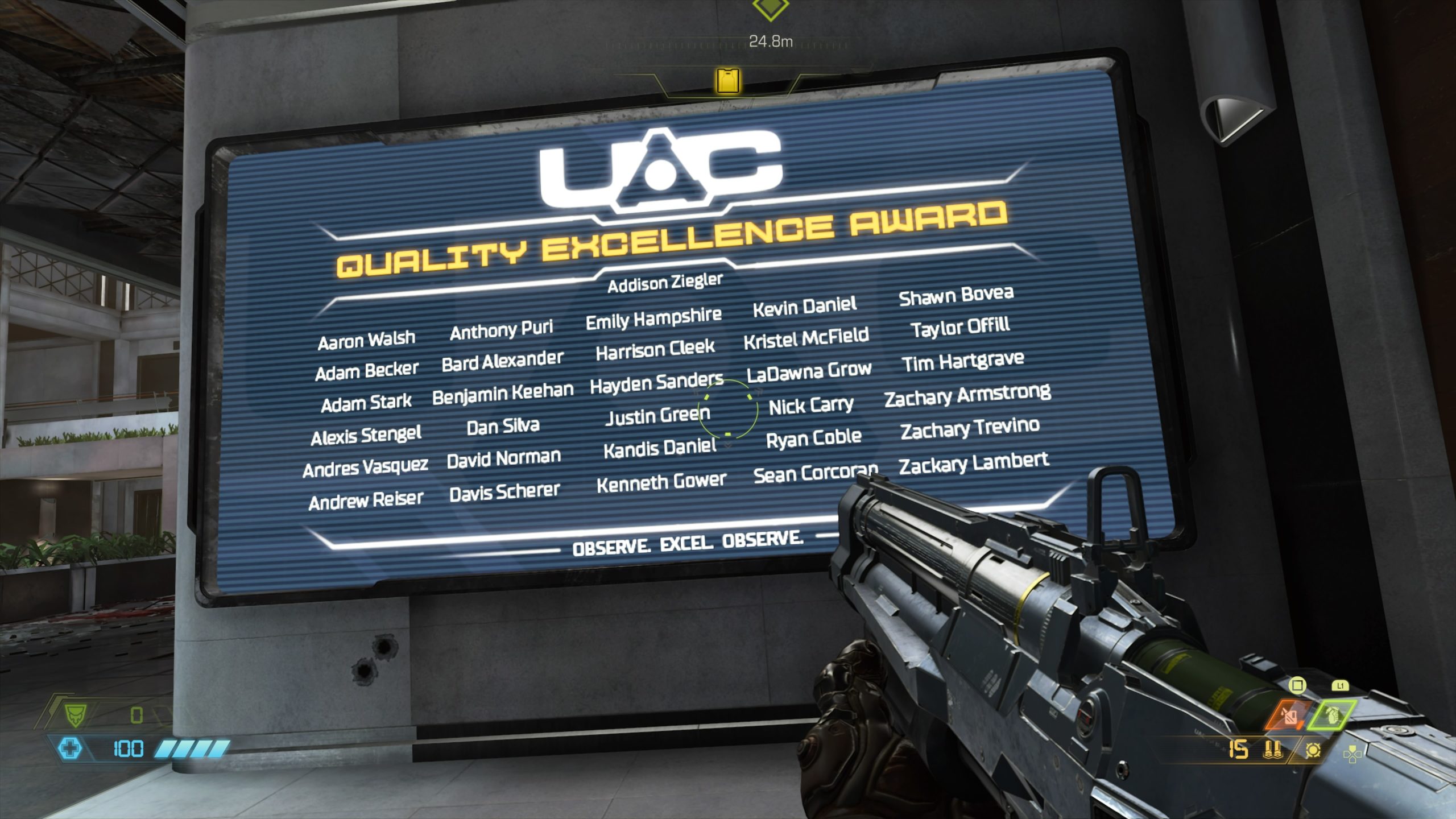Click the weapon mod sun-shaped icon
This screenshot has width=1456, height=819.
1313,750
